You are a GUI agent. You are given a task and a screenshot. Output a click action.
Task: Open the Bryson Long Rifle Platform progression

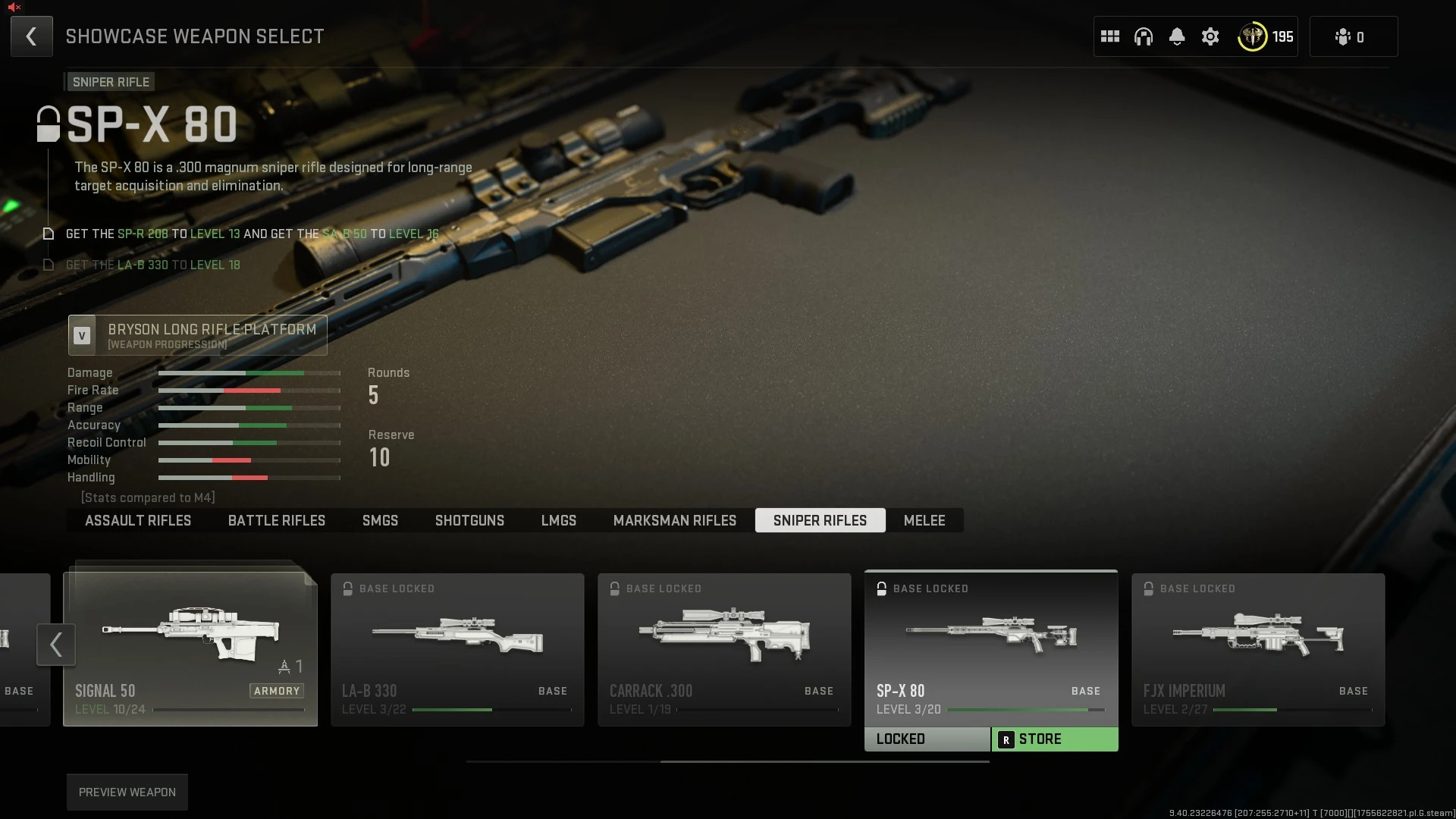[x=197, y=335]
